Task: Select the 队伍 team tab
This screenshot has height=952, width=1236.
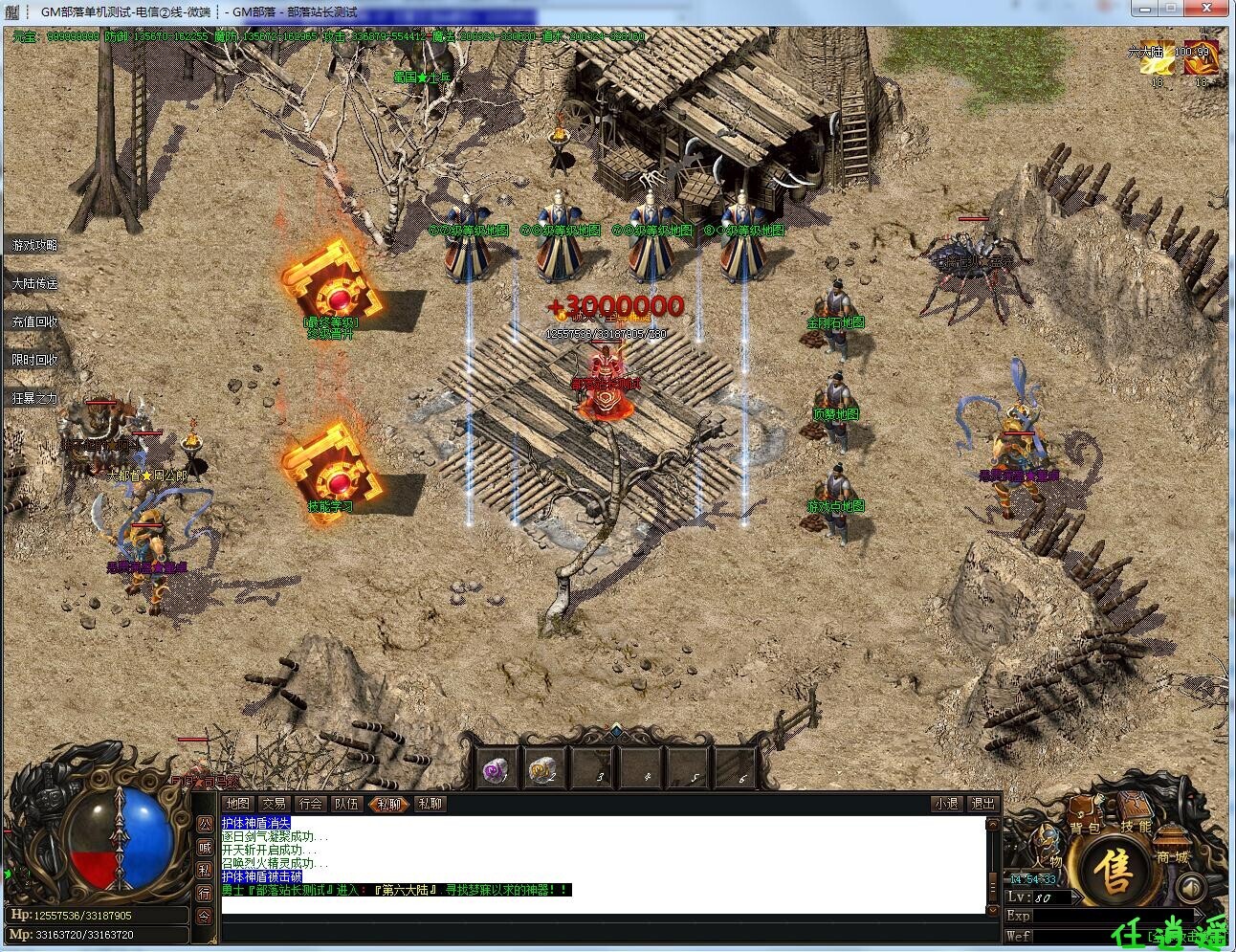Action: (x=346, y=804)
